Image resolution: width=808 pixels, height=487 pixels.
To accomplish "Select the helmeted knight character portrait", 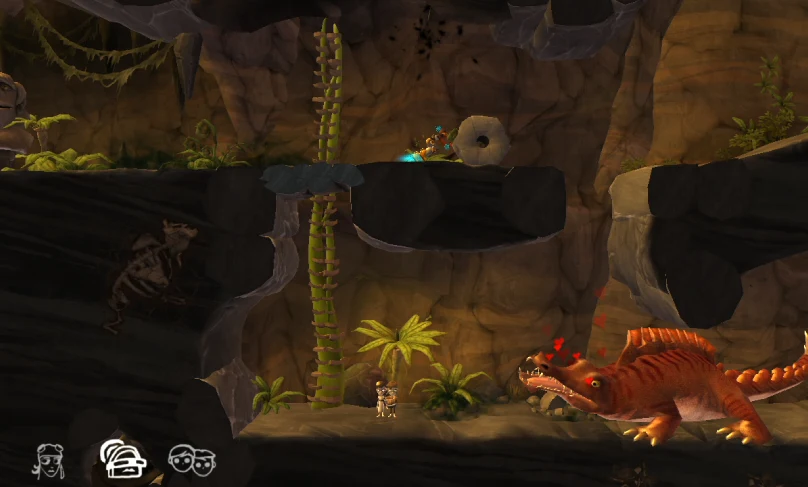I will (122, 459).
